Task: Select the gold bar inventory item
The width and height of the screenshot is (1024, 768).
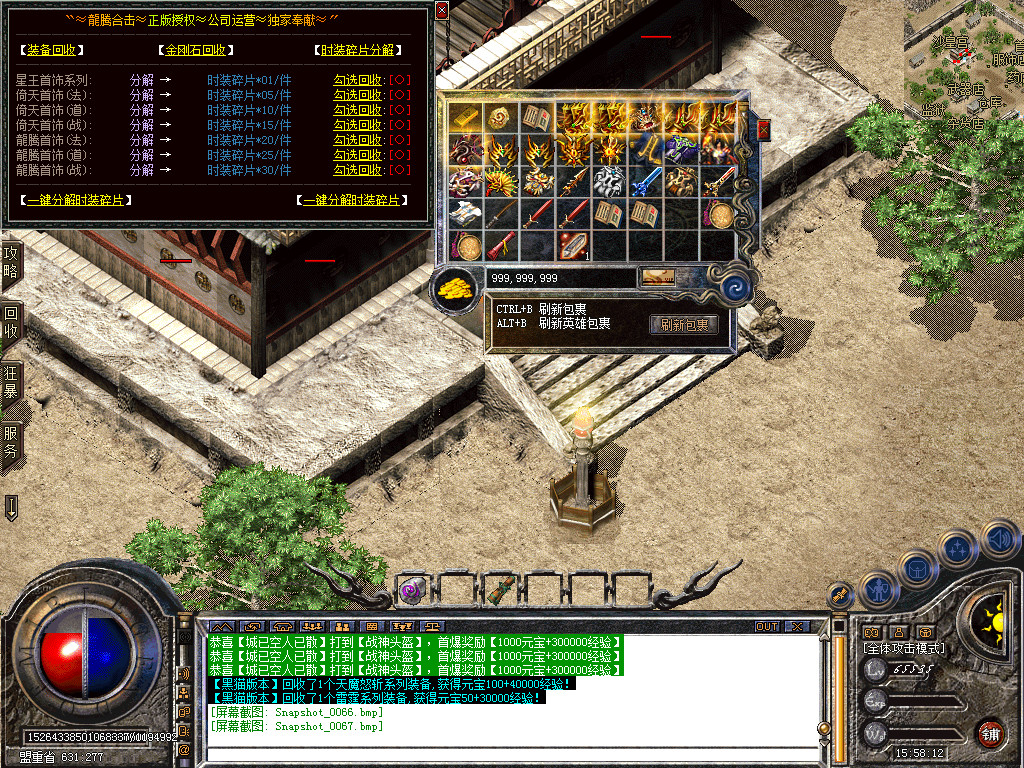Action: 467,117
